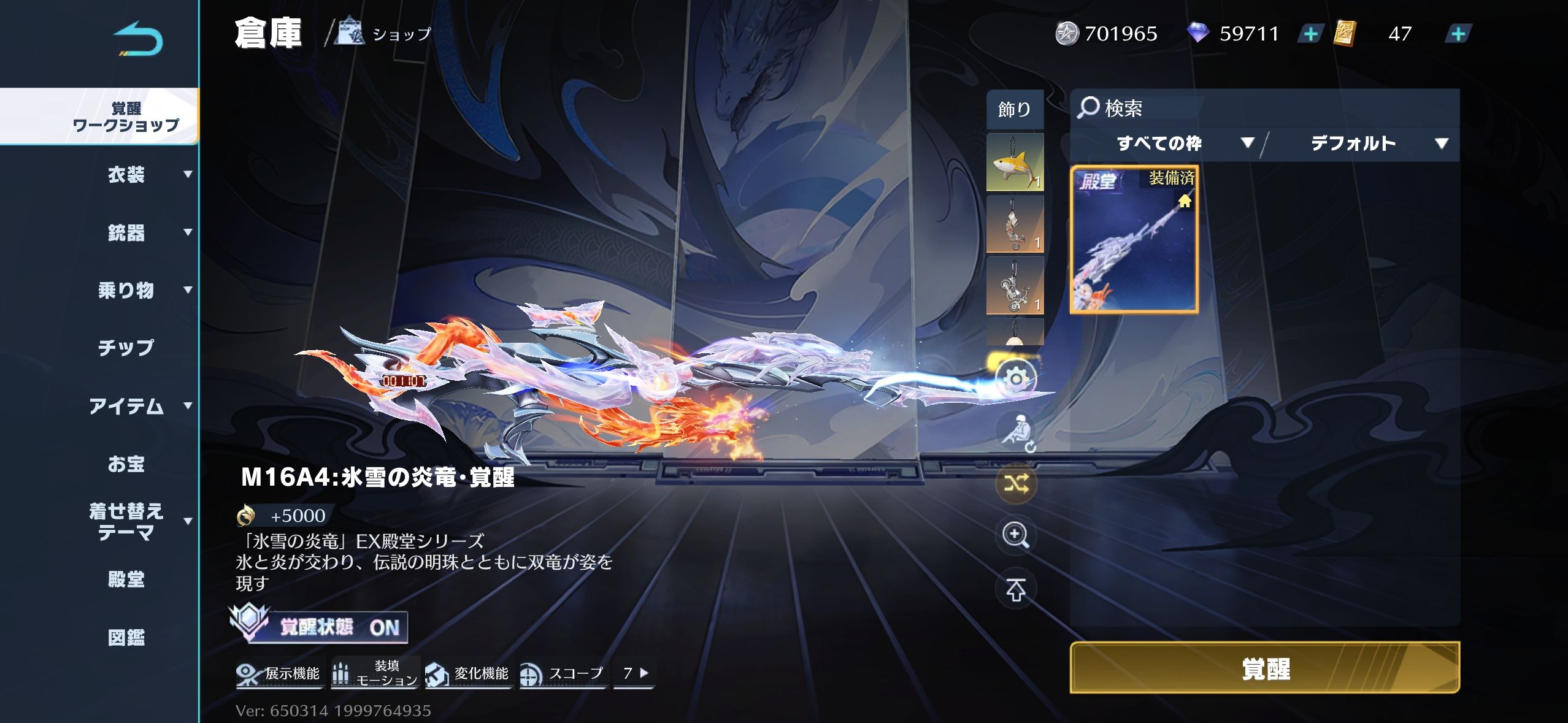The image size is (1568, 723).
Task: Click the 検索 search field
Action: [x=1264, y=109]
